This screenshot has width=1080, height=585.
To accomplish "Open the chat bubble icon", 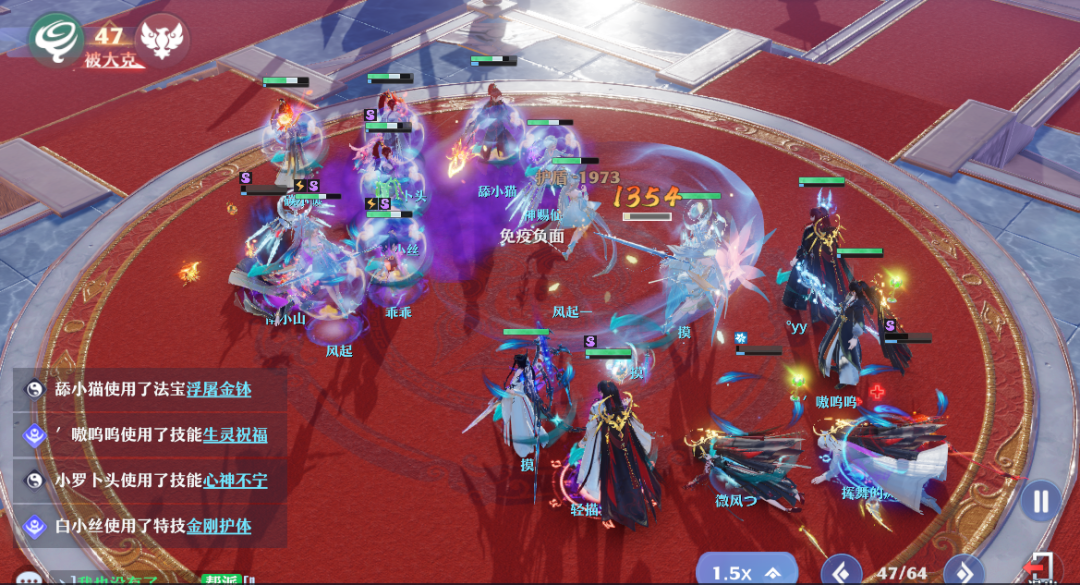I will pyautogui.click(x=26, y=579).
